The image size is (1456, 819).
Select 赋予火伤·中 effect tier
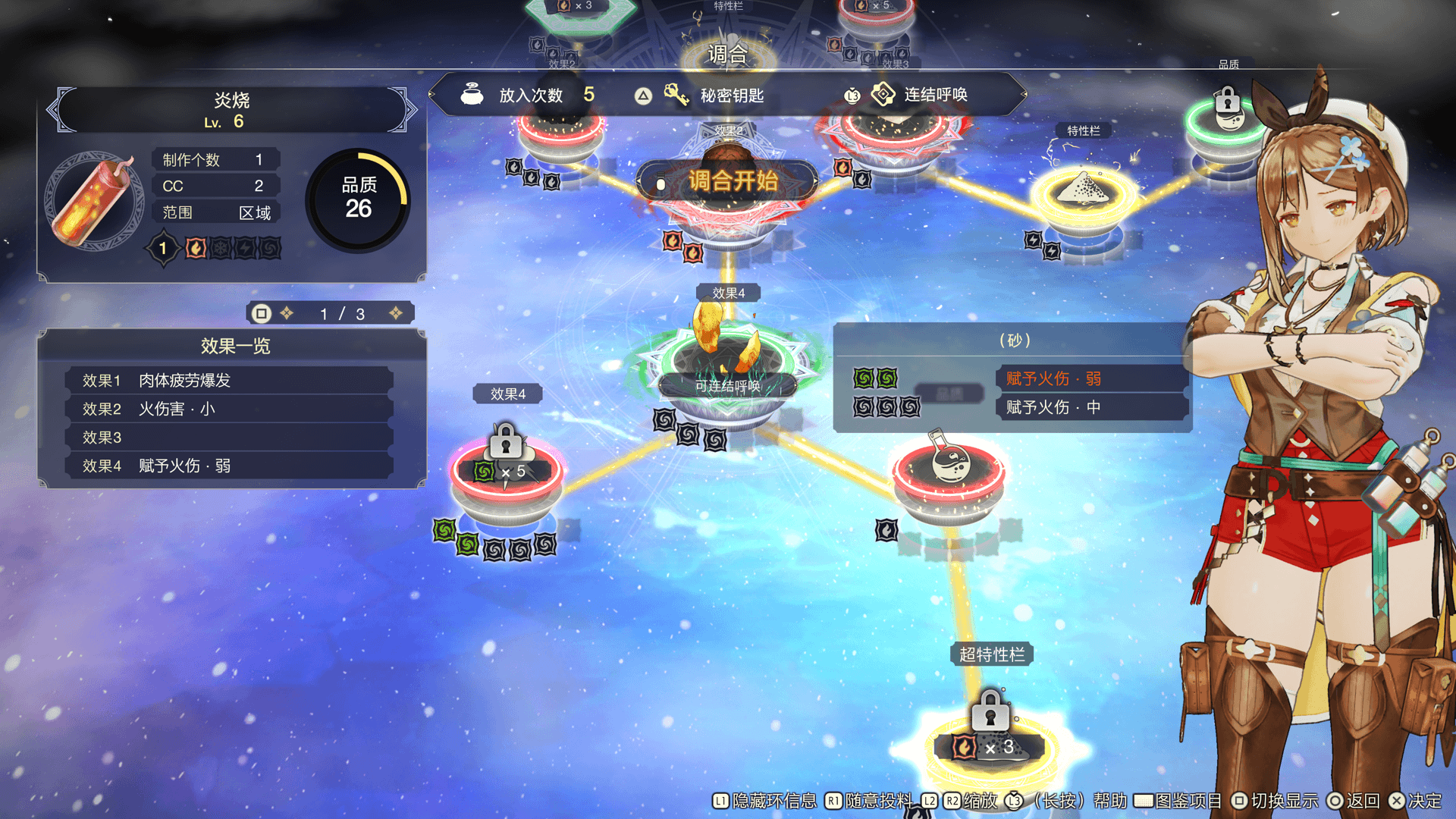point(1089,407)
